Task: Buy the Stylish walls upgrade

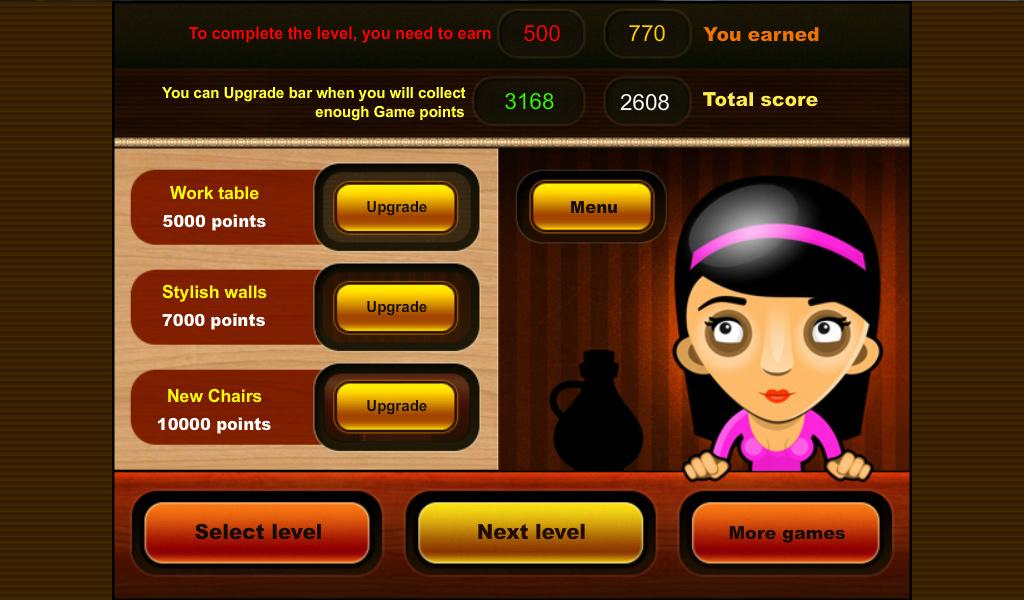Action: (396, 307)
